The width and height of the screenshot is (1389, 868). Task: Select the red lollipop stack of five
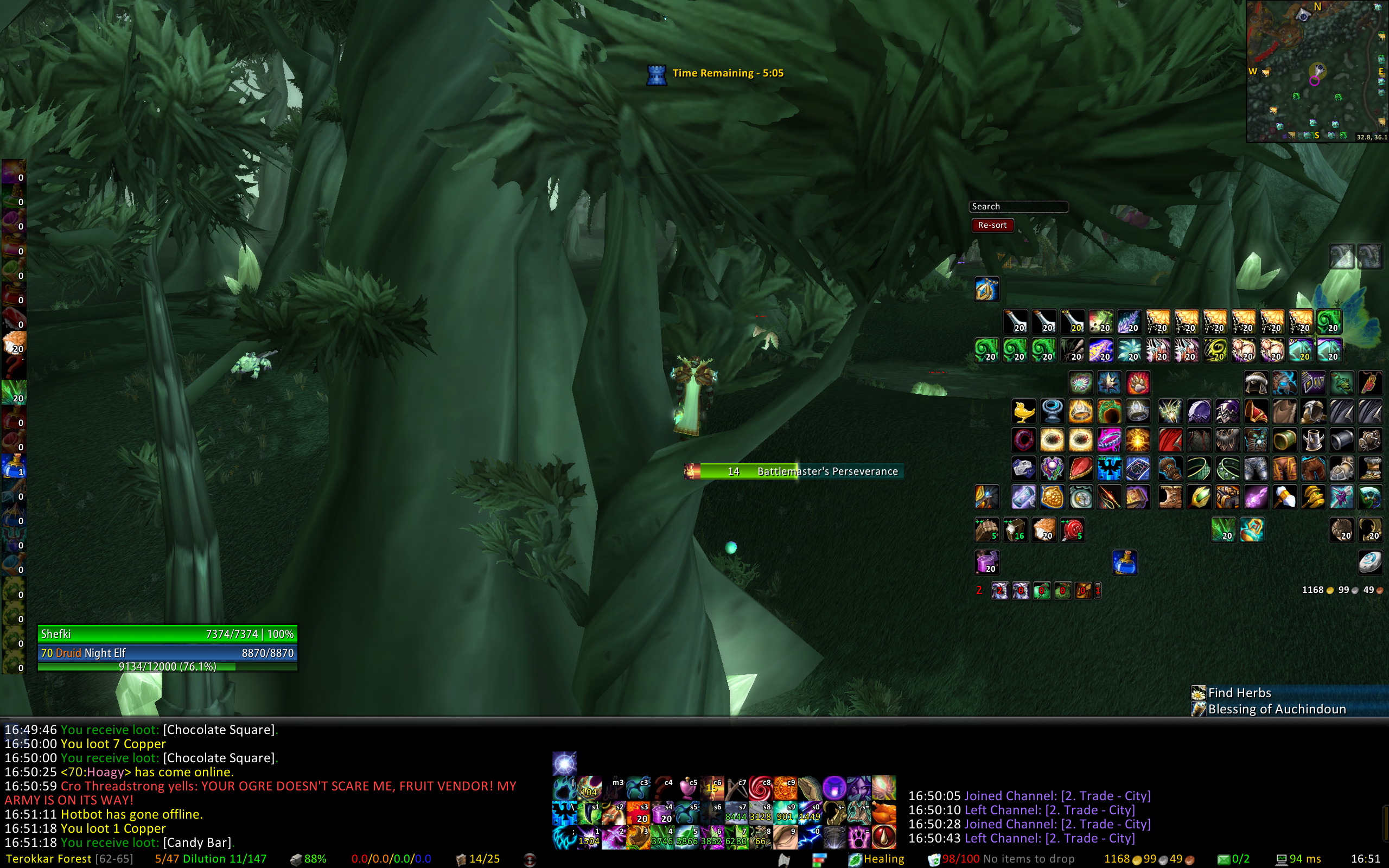tap(1072, 530)
